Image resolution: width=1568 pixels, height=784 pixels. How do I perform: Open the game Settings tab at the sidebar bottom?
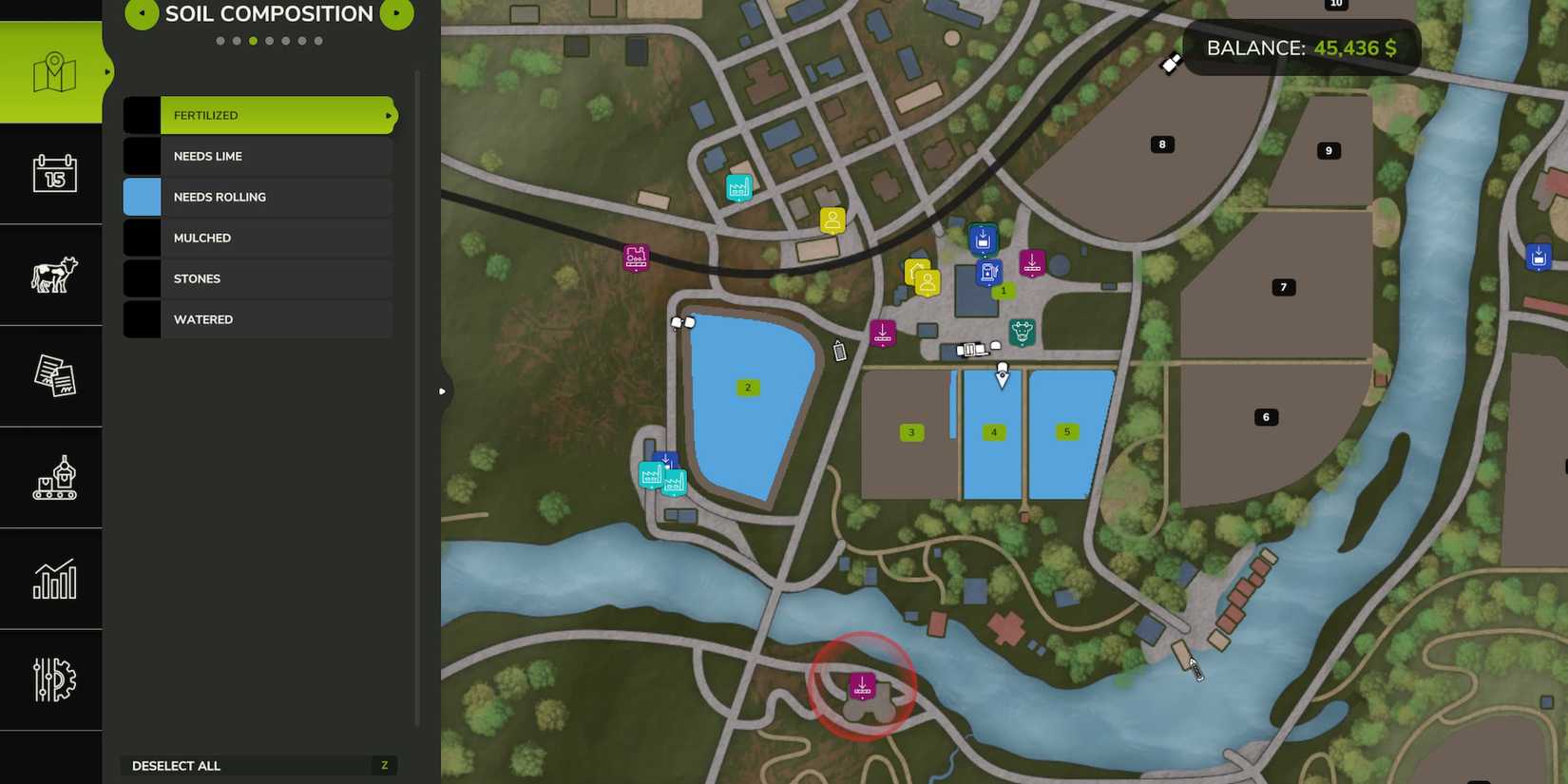tap(51, 679)
